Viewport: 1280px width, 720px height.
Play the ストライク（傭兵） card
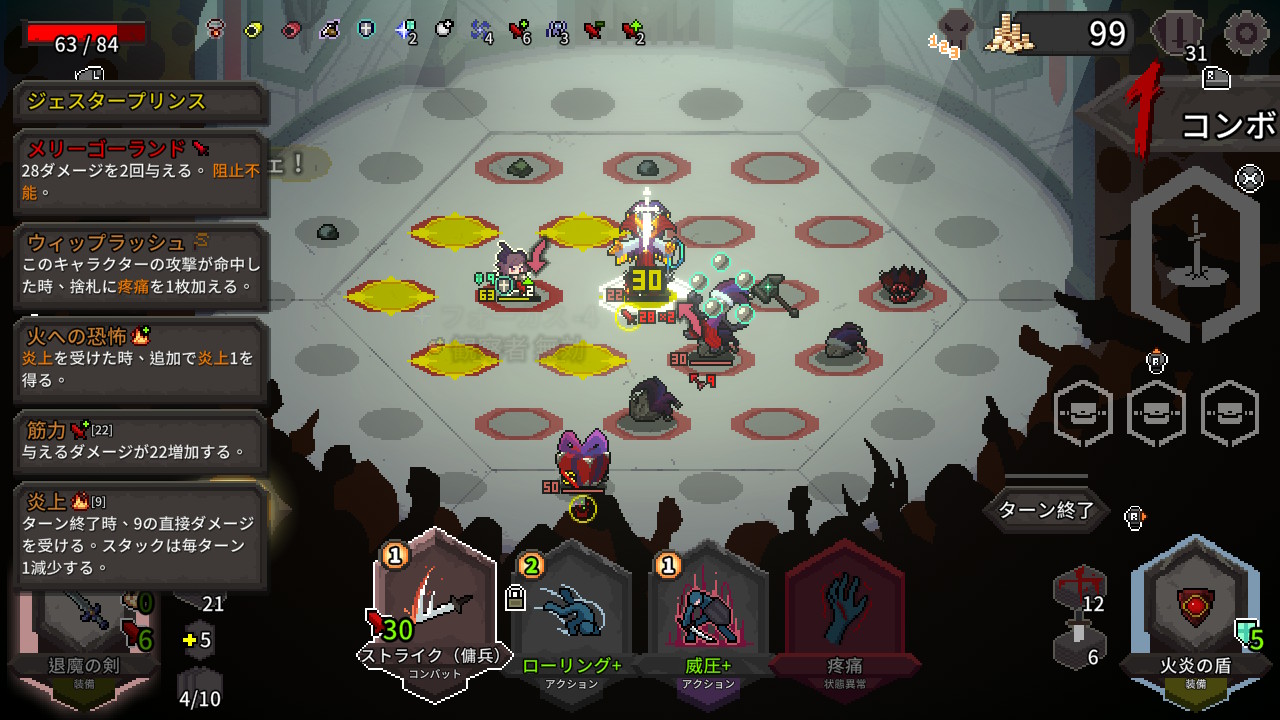point(435,610)
